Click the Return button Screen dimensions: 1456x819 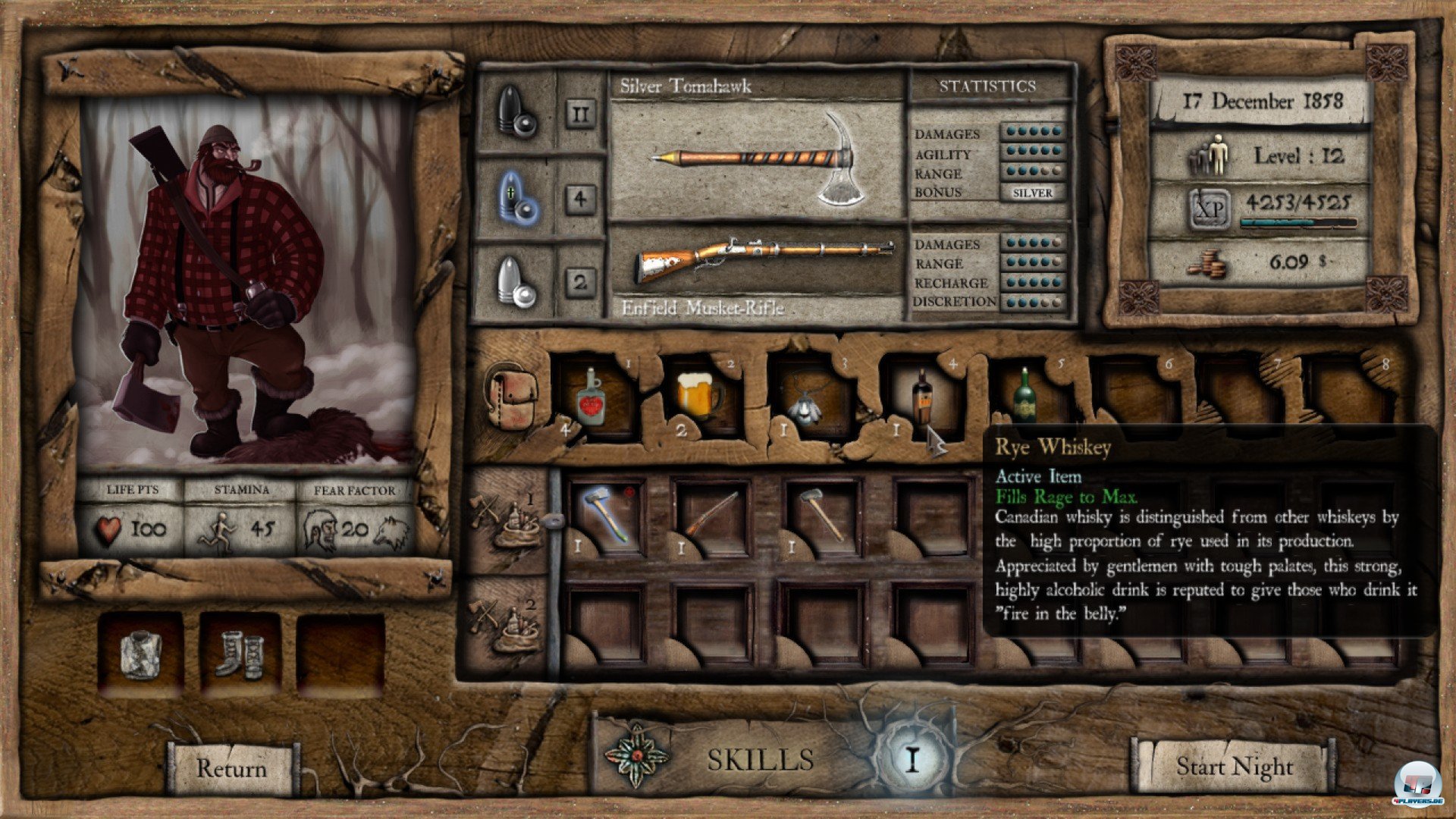(231, 767)
